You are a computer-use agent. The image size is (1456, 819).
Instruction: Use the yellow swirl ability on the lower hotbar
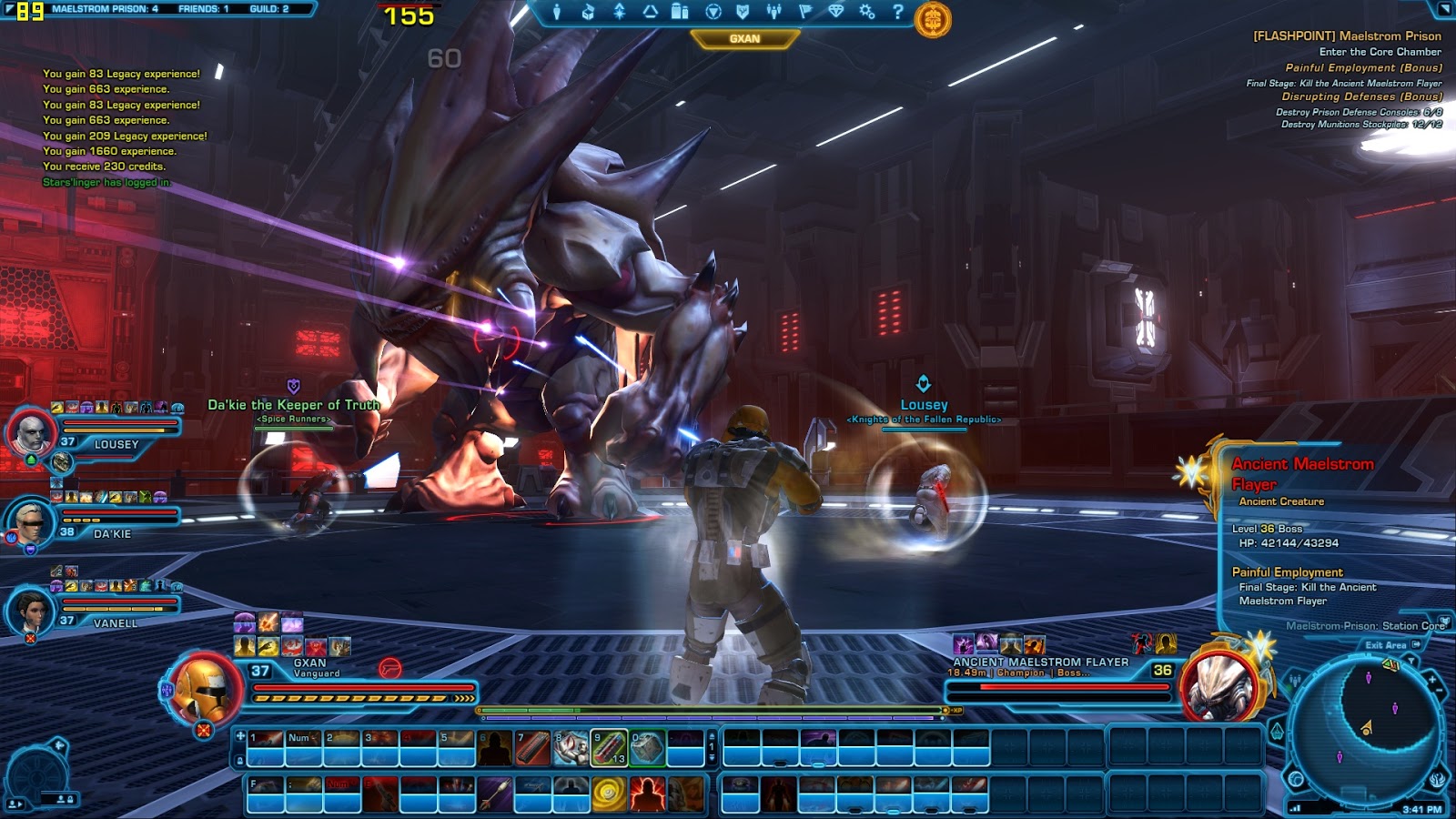(x=609, y=794)
